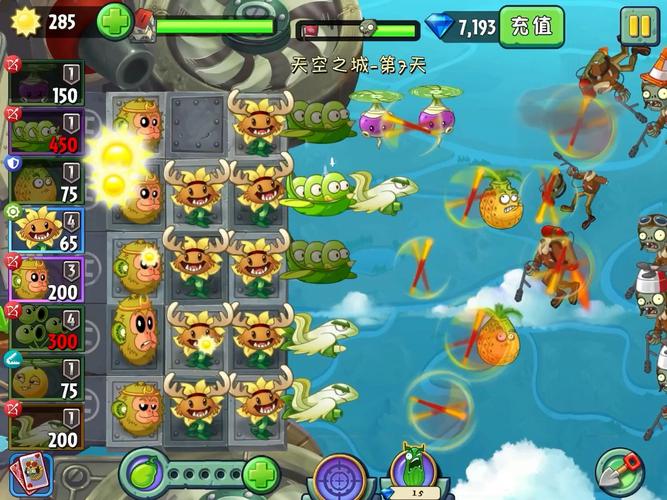
Task: Activate the purple crosshair target power
Action: click(x=337, y=475)
